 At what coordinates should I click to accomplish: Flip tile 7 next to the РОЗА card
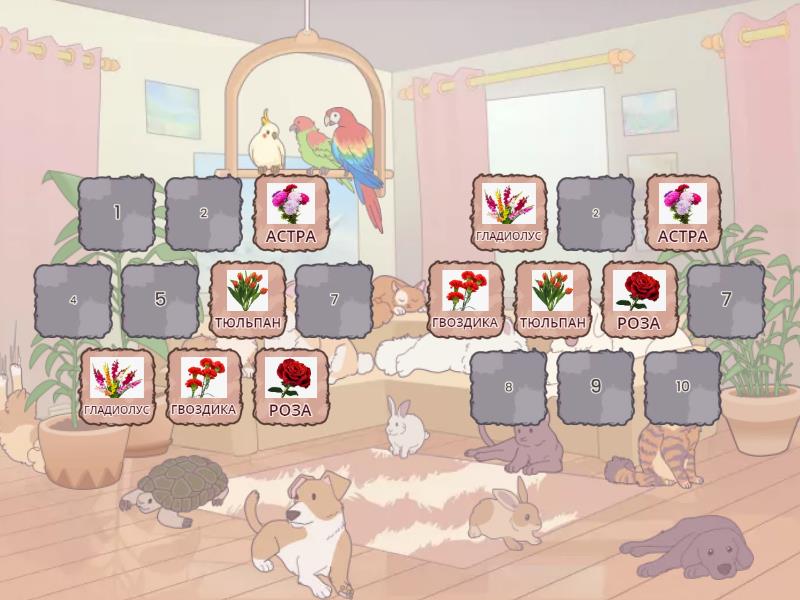pyautogui.click(x=726, y=300)
